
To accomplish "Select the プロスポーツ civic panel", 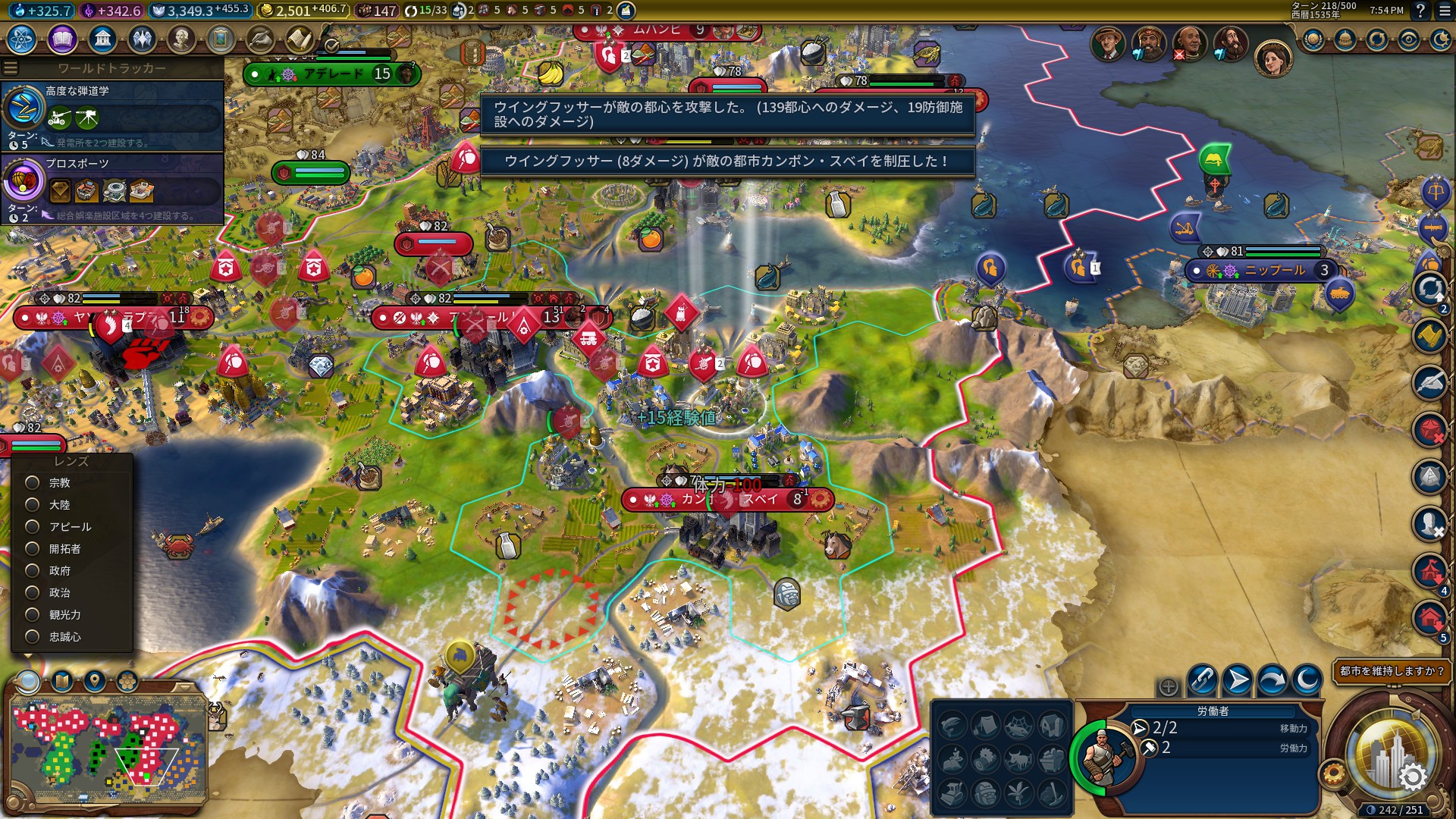I will (x=112, y=188).
